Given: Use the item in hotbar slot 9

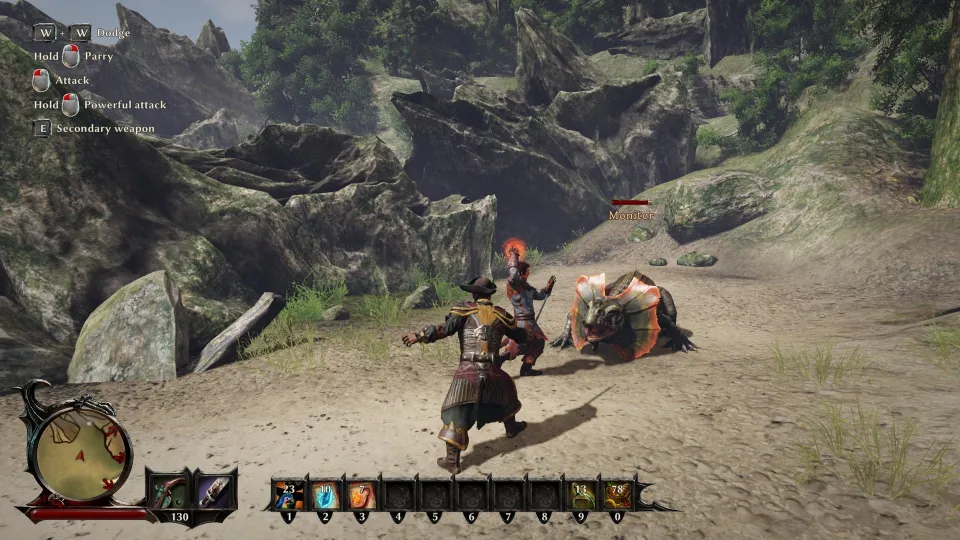Looking at the screenshot, I should (x=580, y=495).
